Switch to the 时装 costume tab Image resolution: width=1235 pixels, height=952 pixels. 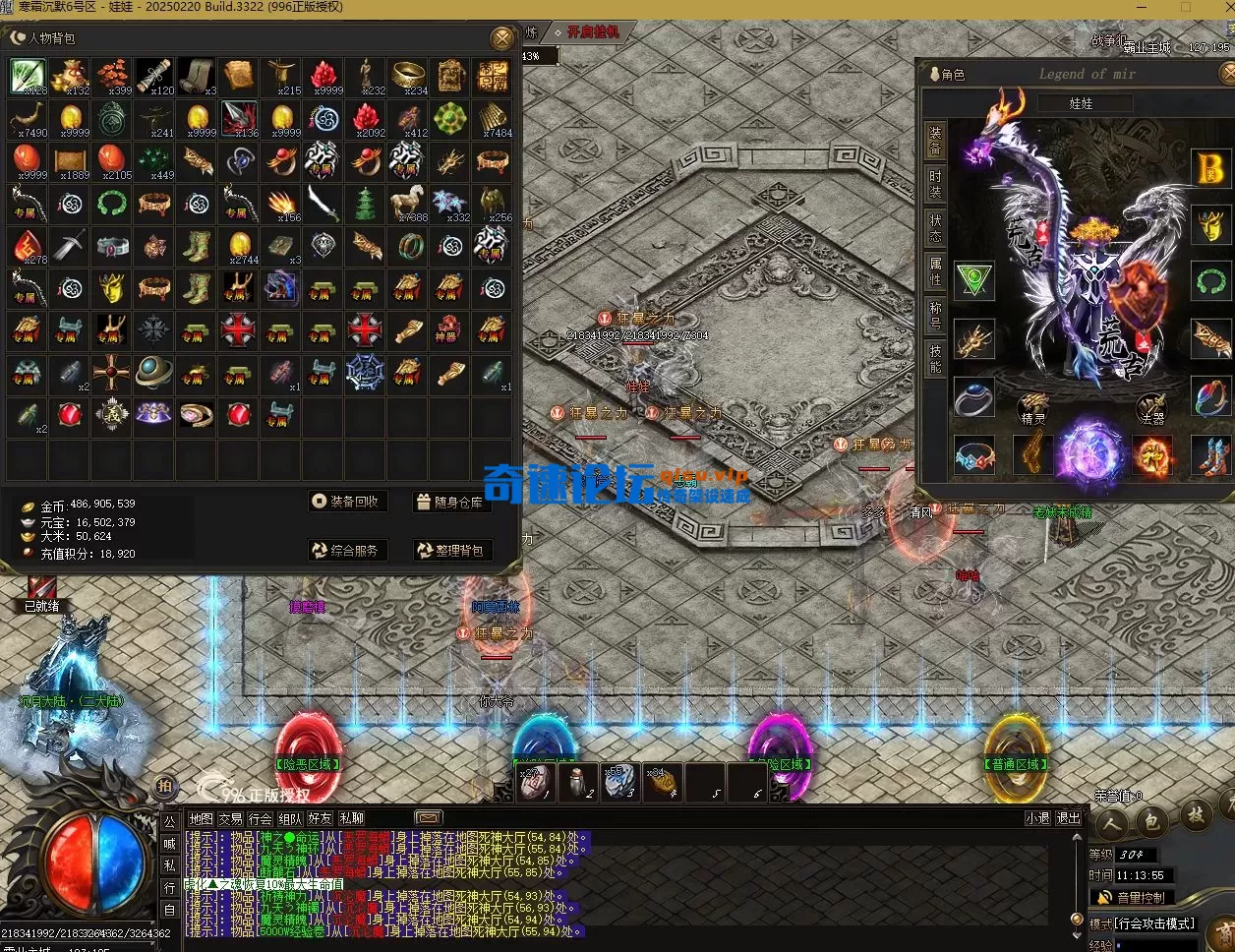tap(935, 185)
